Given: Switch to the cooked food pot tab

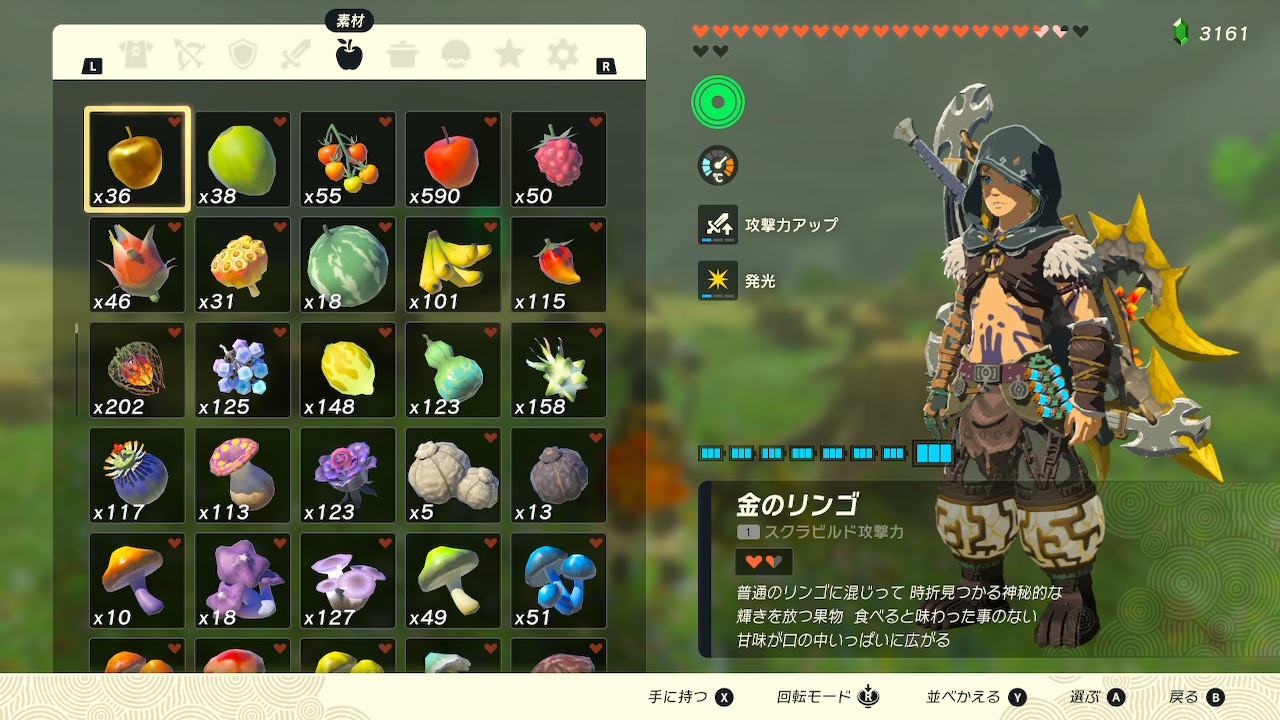Looking at the screenshot, I should pyautogui.click(x=403, y=54).
